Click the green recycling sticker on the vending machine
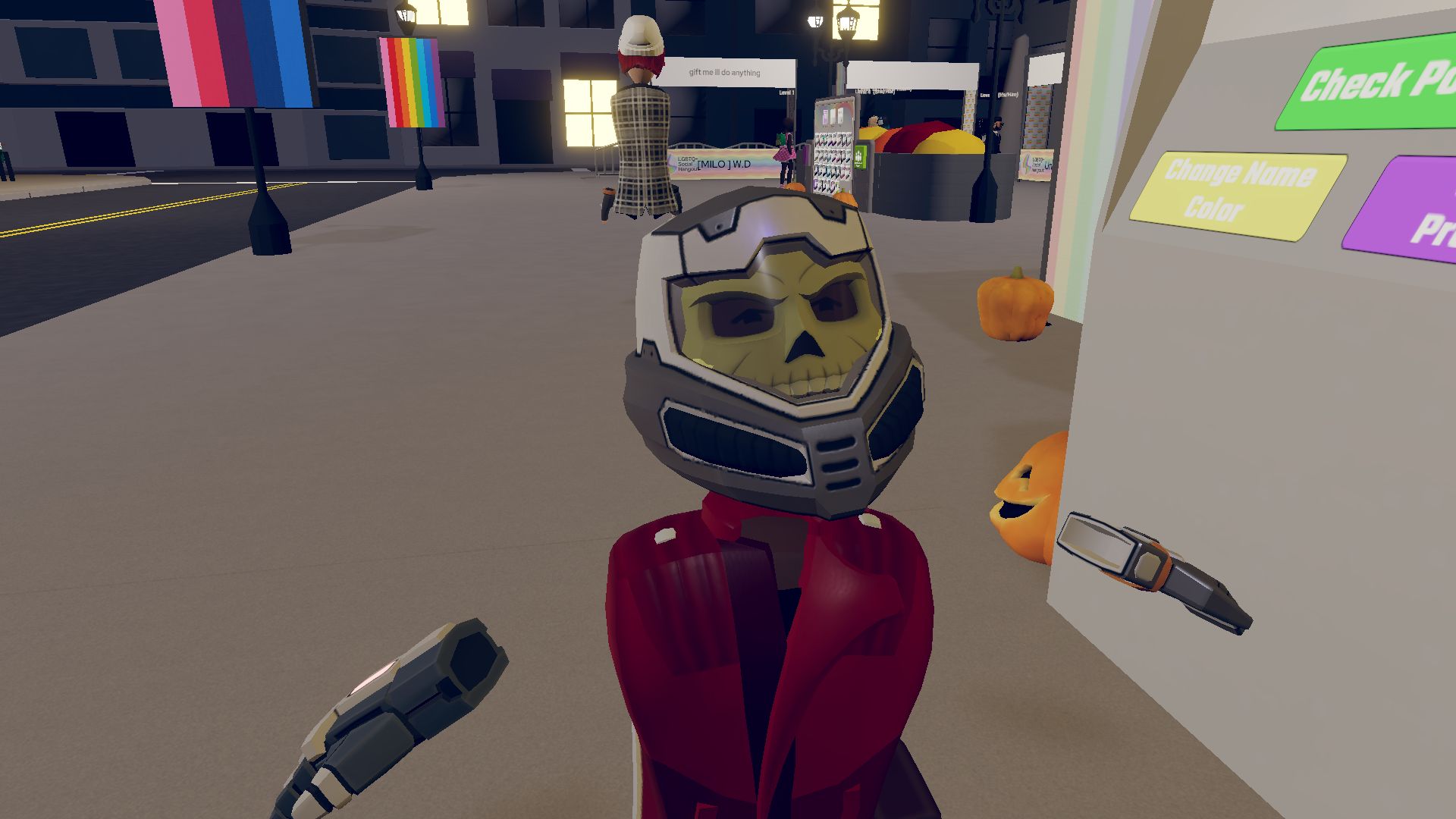 (x=859, y=158)
